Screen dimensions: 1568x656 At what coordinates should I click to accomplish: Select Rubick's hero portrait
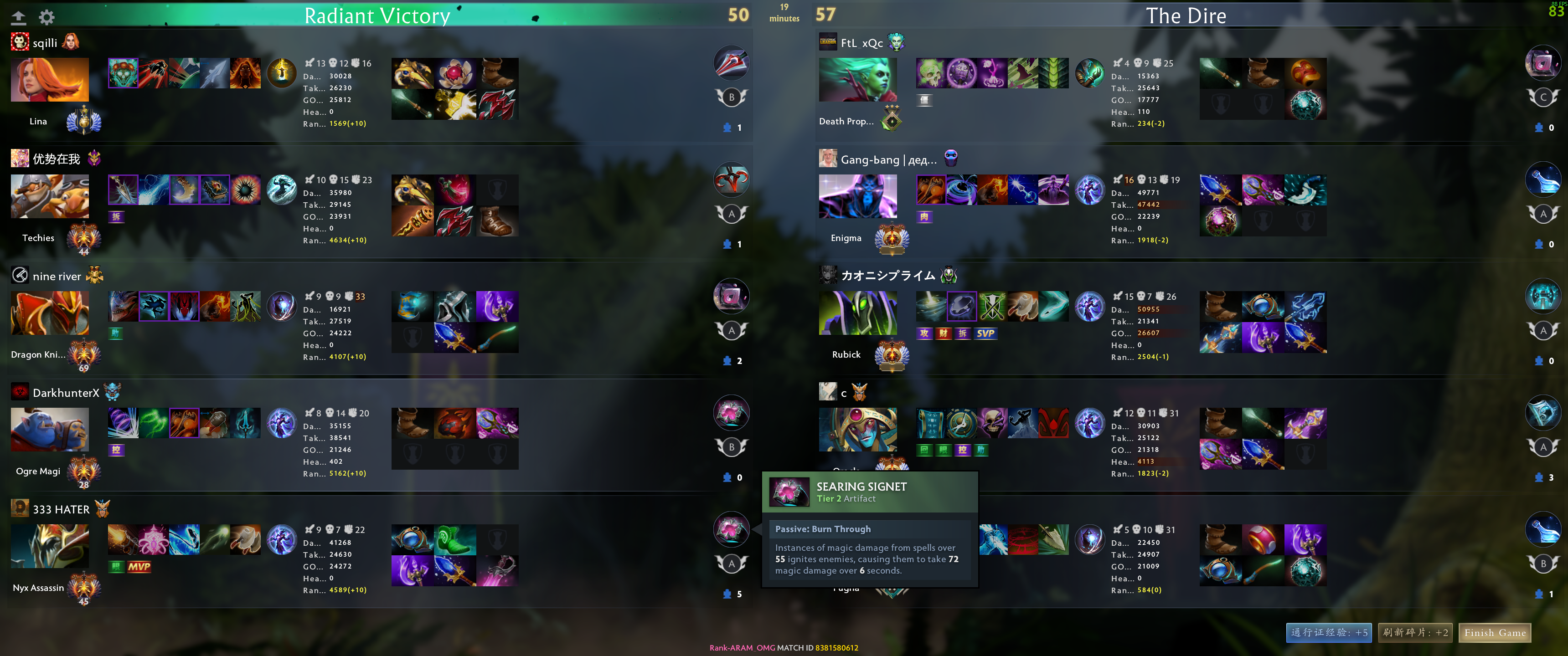(858, 312)
